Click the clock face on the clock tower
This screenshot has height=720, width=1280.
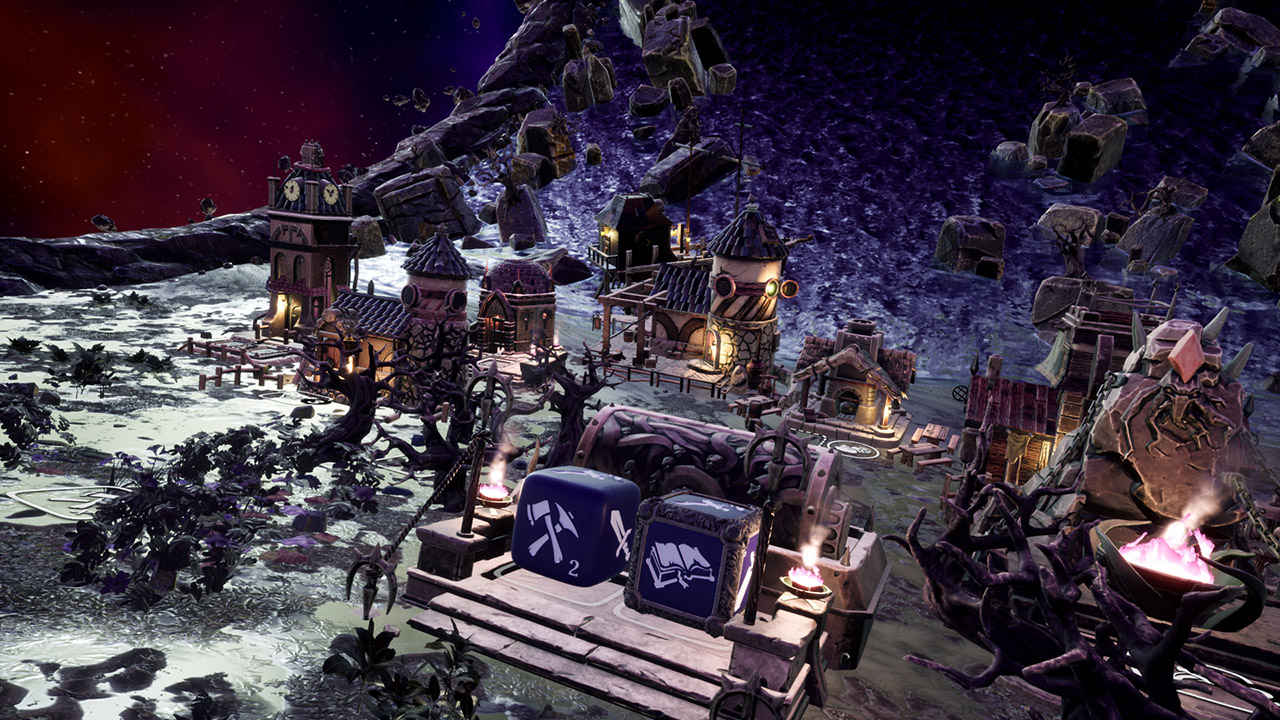[x=291, y=192]
